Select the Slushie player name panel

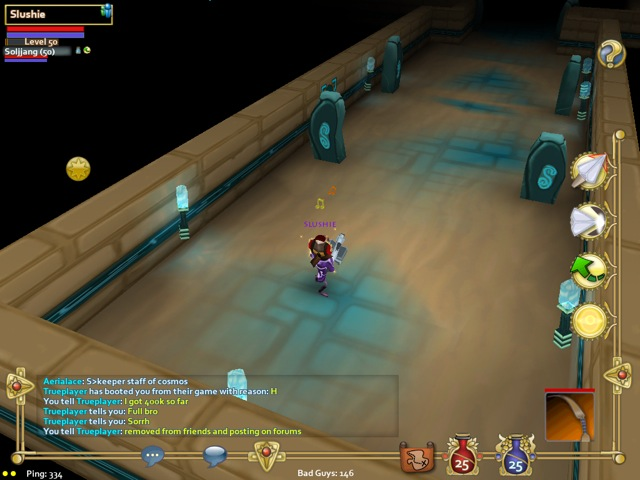pyautogui.click(x=52, y=13)
